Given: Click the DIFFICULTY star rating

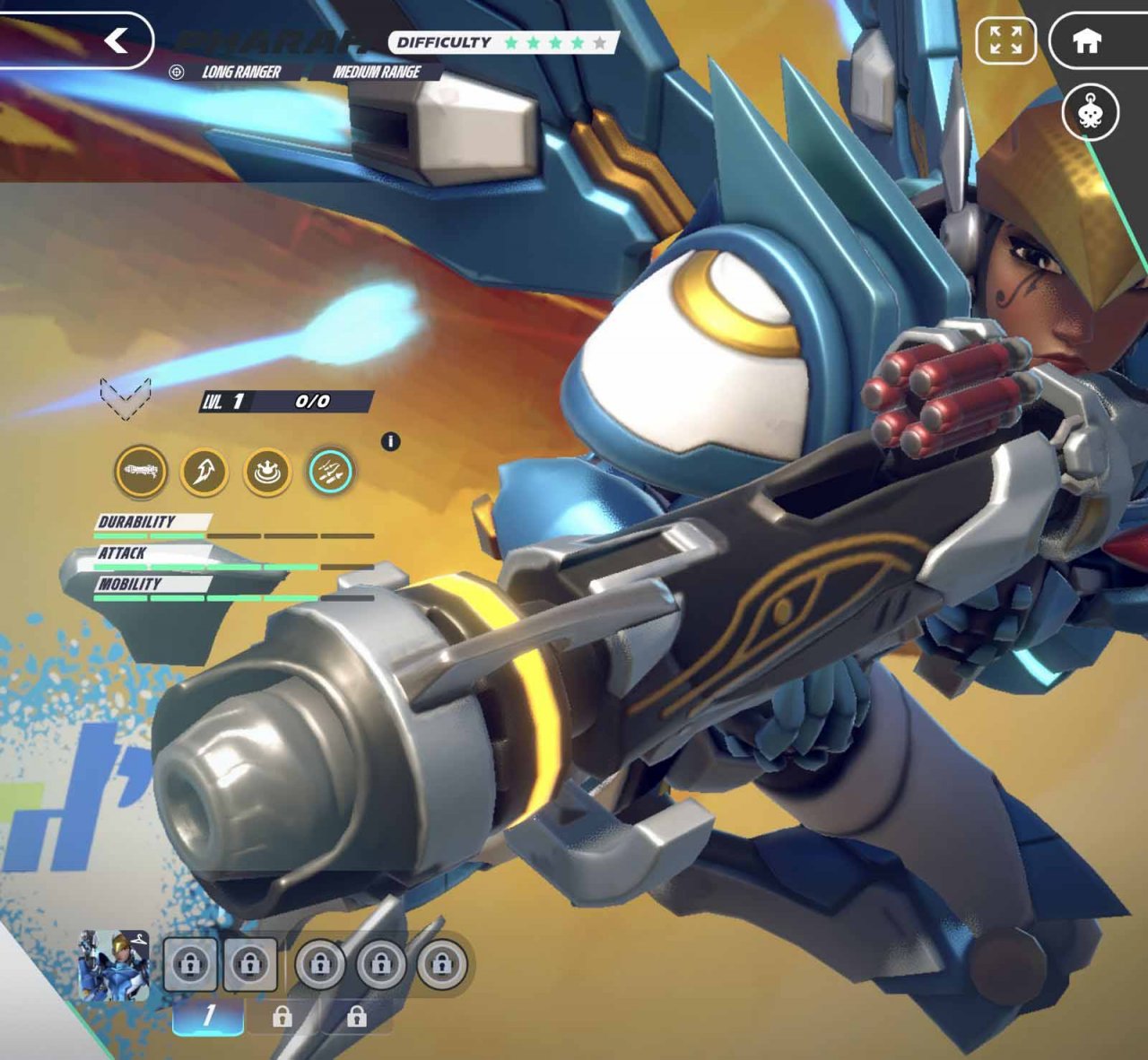Looking at the screenshot, I should pos(556,41).
